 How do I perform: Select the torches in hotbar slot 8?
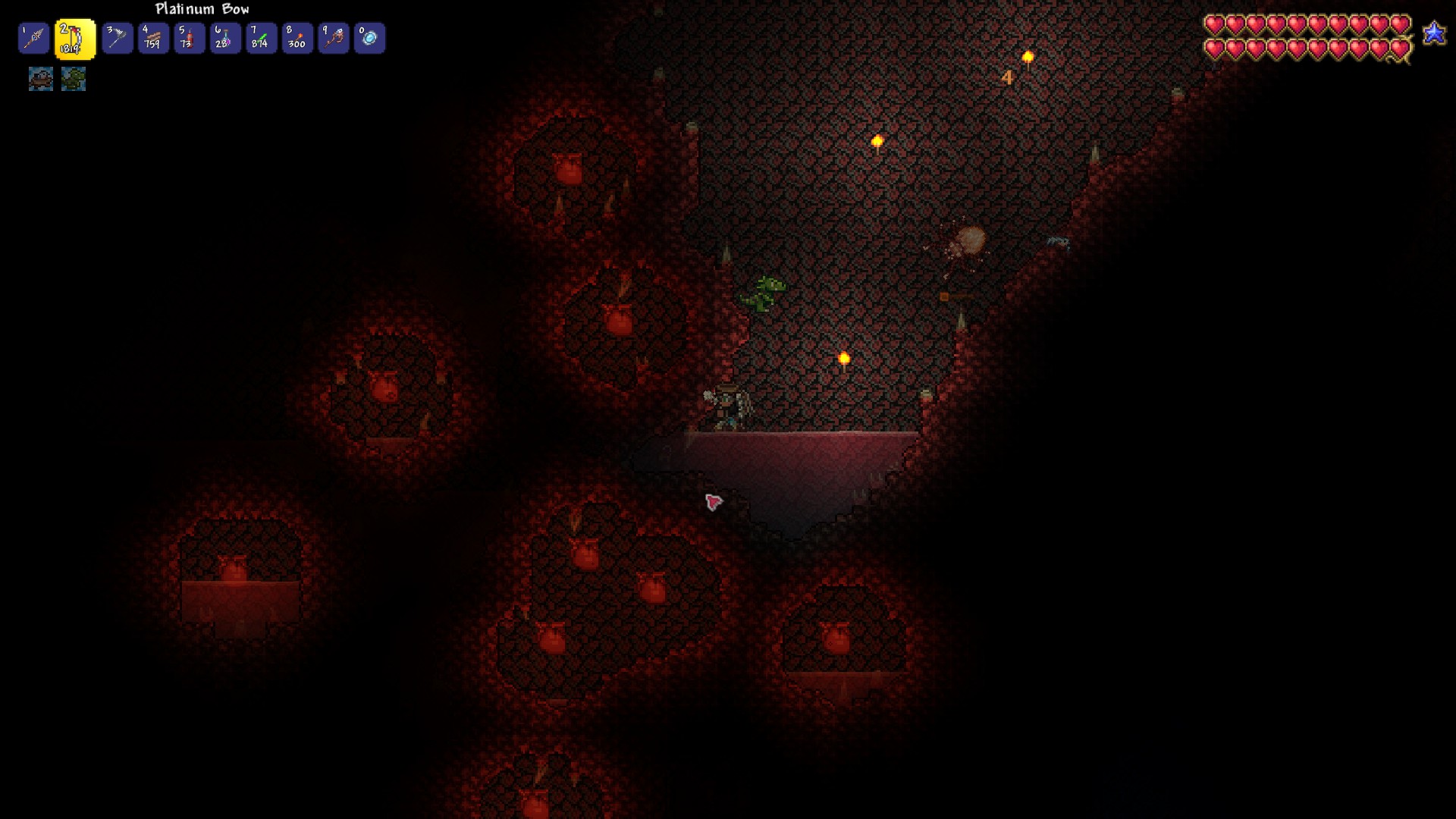298,37
